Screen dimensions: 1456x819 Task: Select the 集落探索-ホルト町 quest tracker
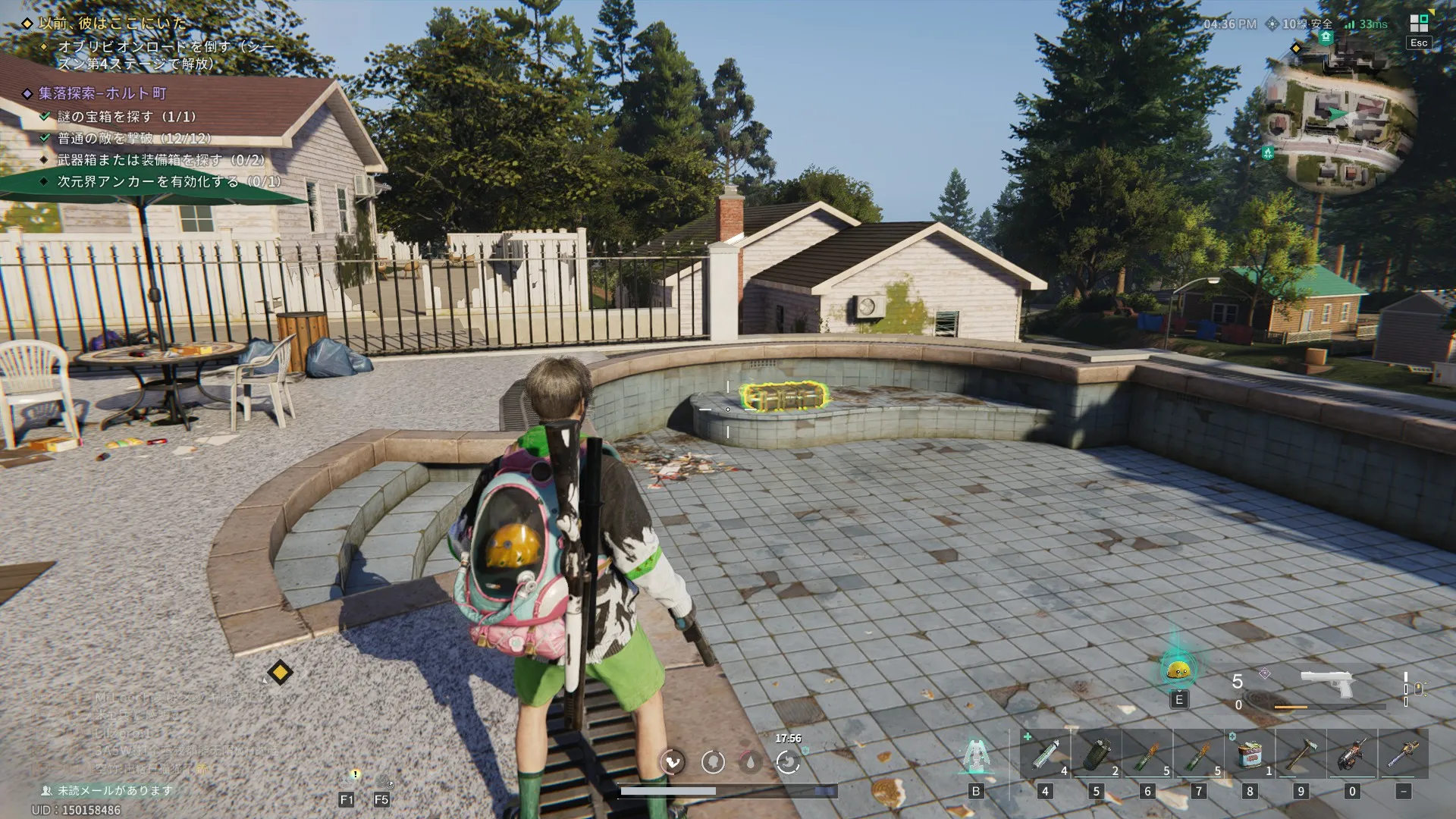pyautogui.click(x=102, y=93)
